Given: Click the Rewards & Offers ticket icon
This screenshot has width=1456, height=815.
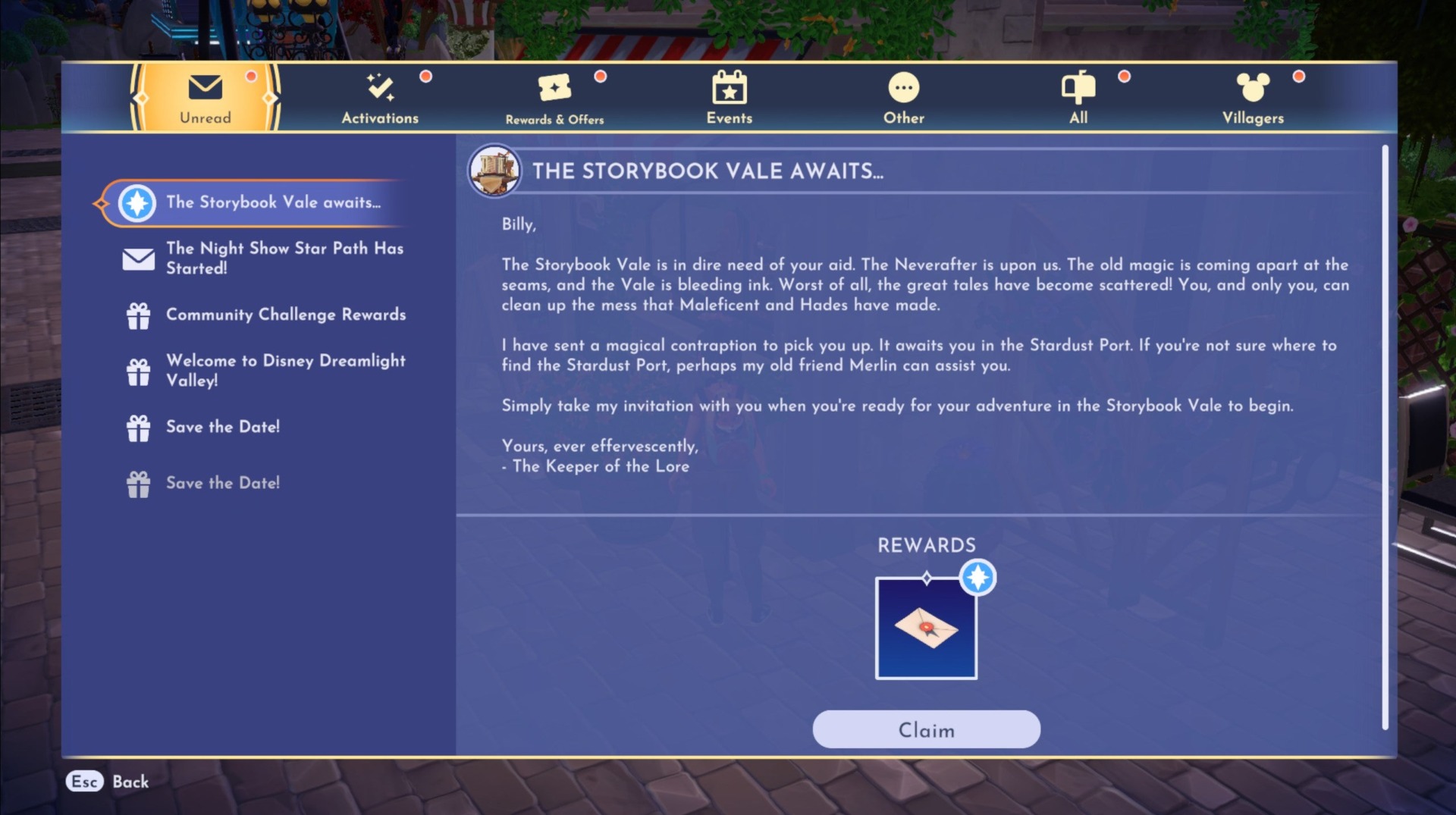Looking at the screenshot, I should 557,88.
